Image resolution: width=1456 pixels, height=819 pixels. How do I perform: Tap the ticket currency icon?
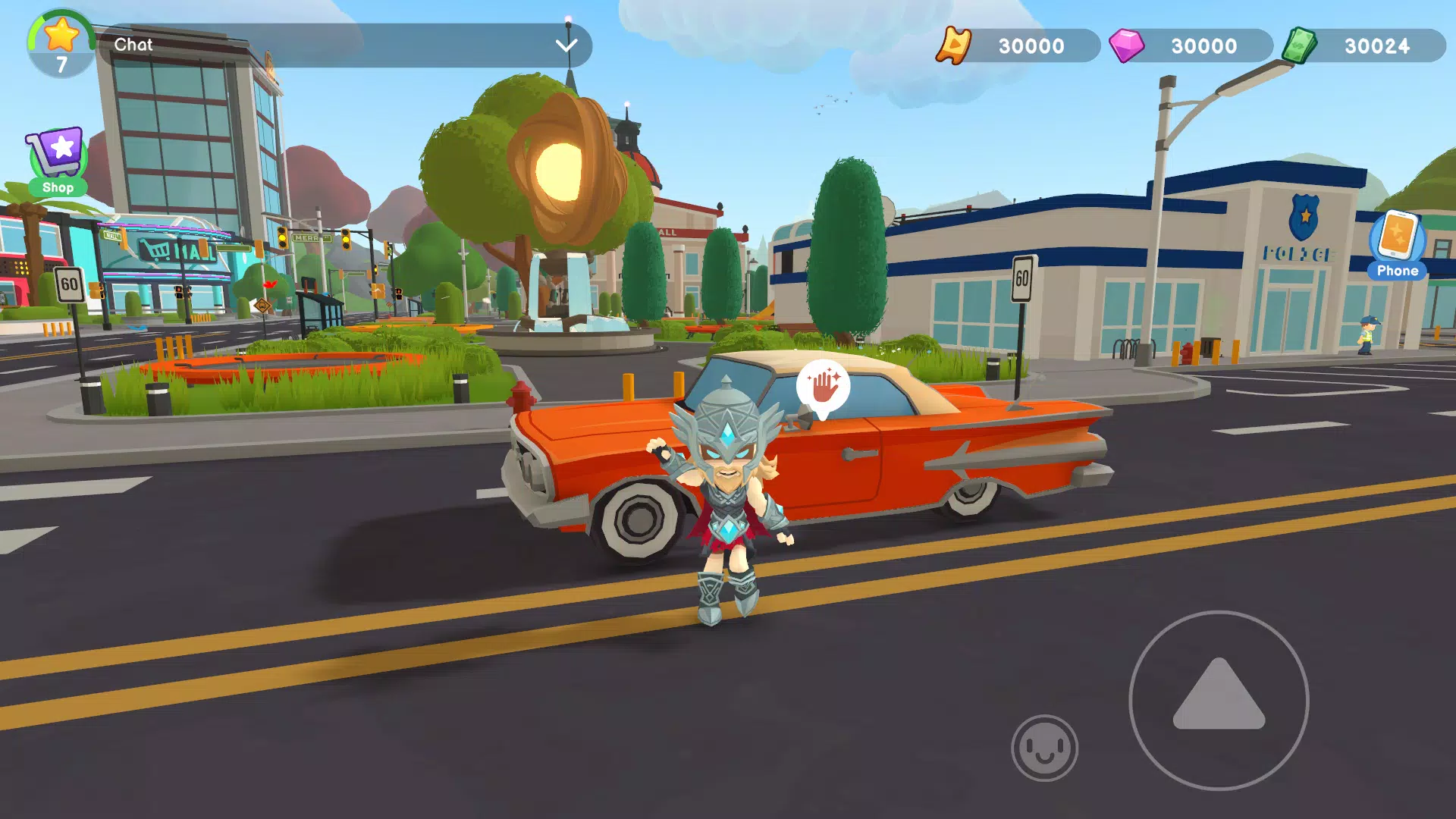click(x=953, y=46)
